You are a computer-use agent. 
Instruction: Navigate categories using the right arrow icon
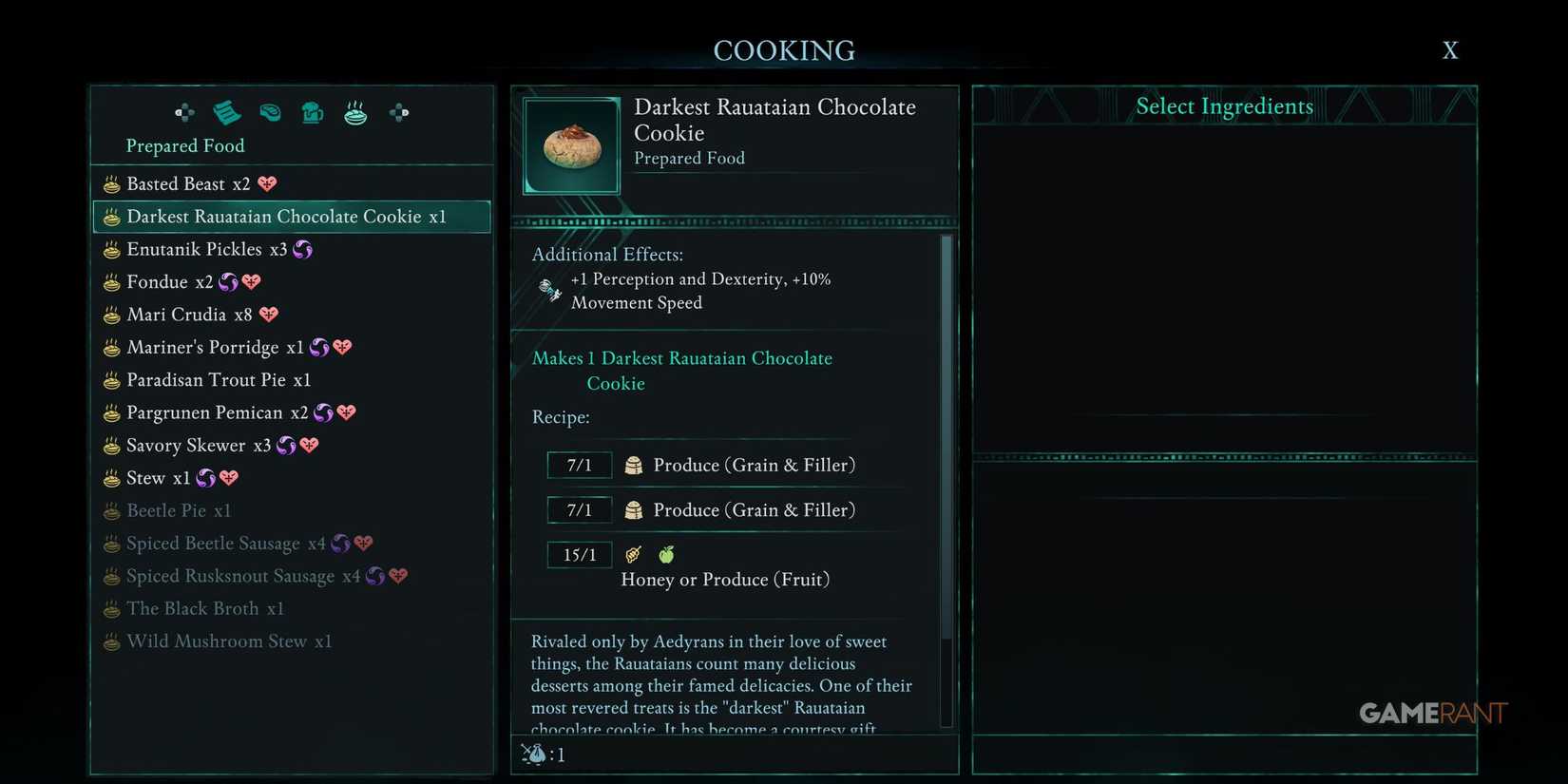tap(398, 112)
